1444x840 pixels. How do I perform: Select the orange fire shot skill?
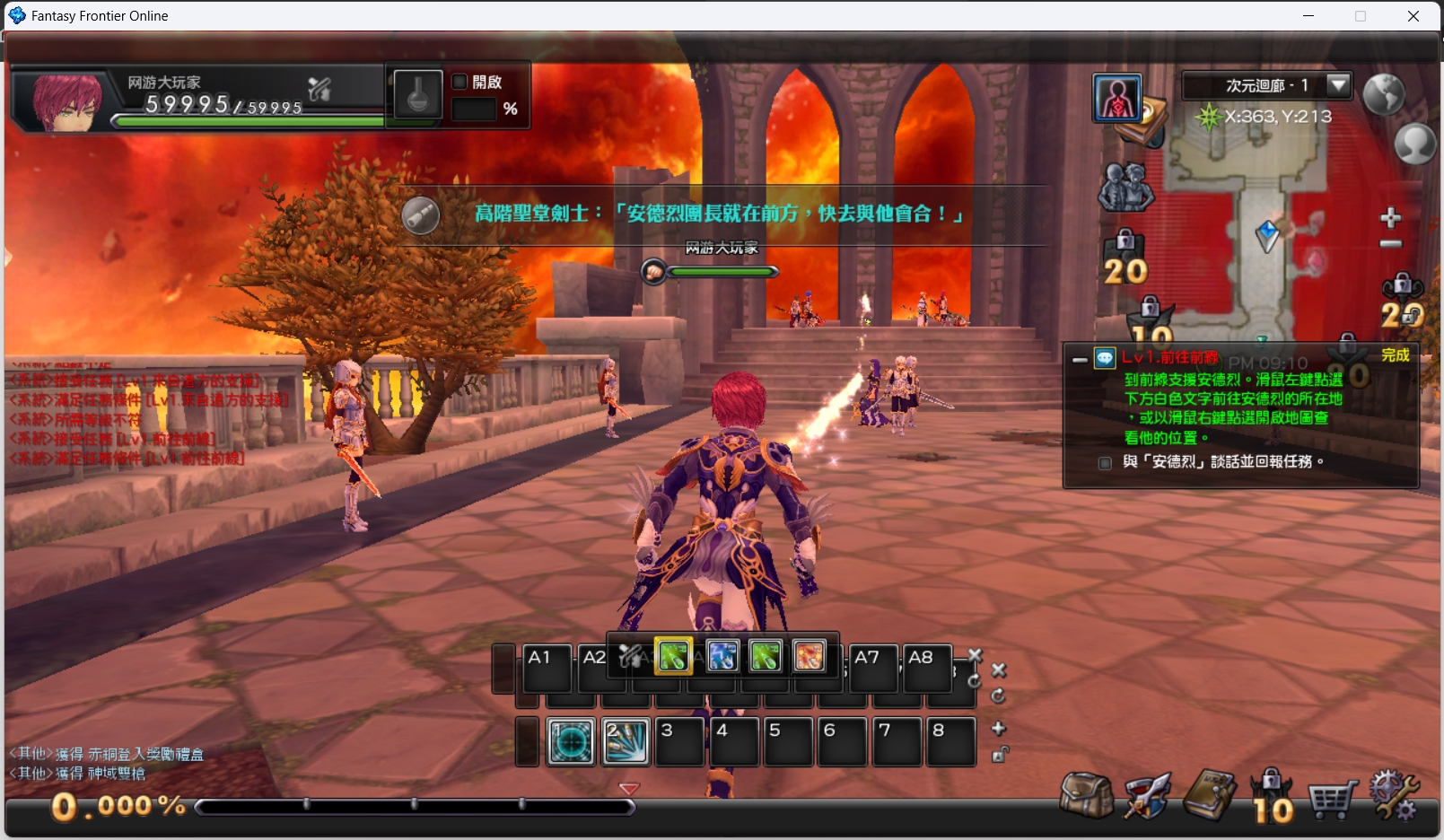point(809,656)
